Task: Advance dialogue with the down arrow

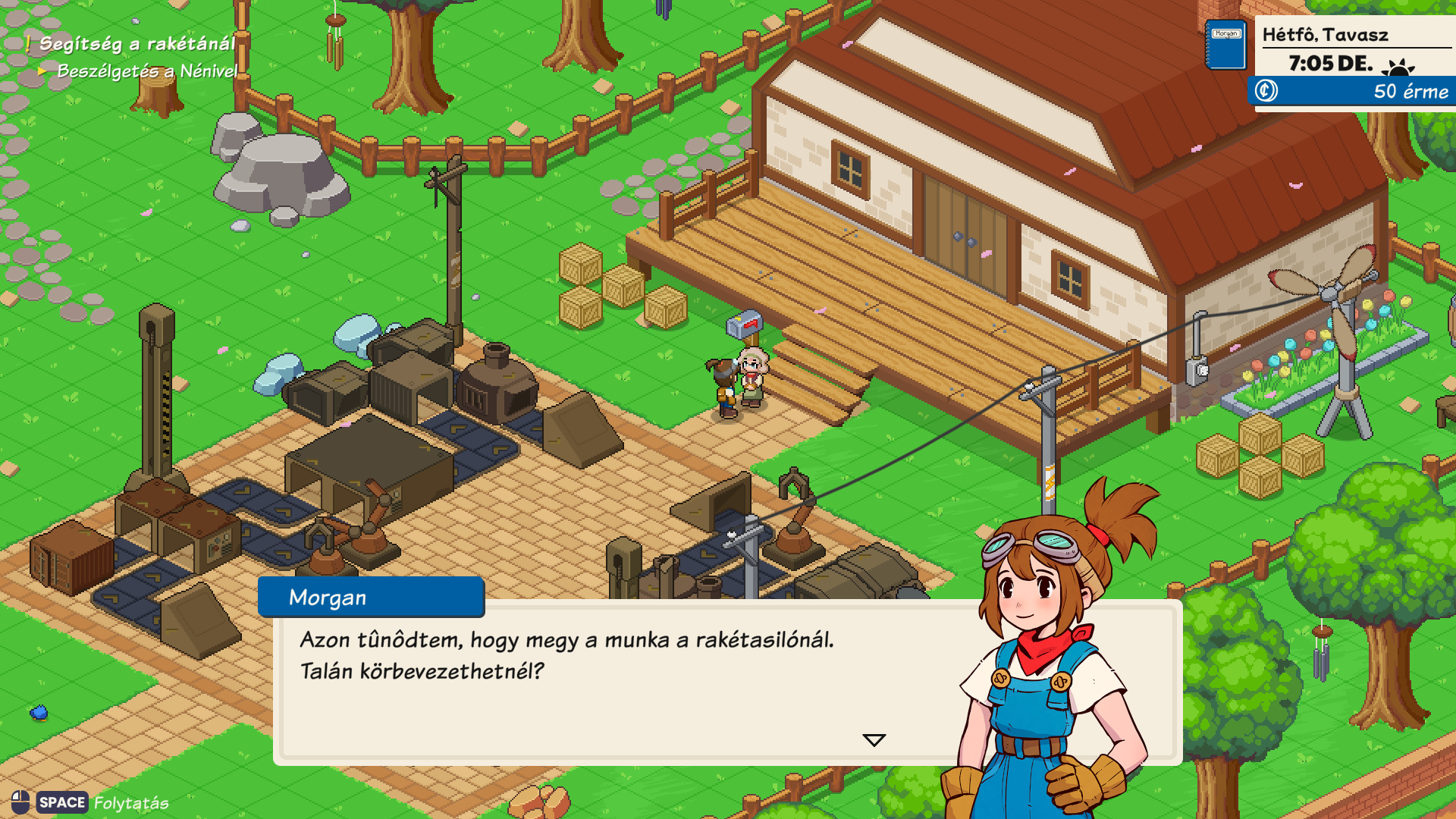Action: (874, 740)
